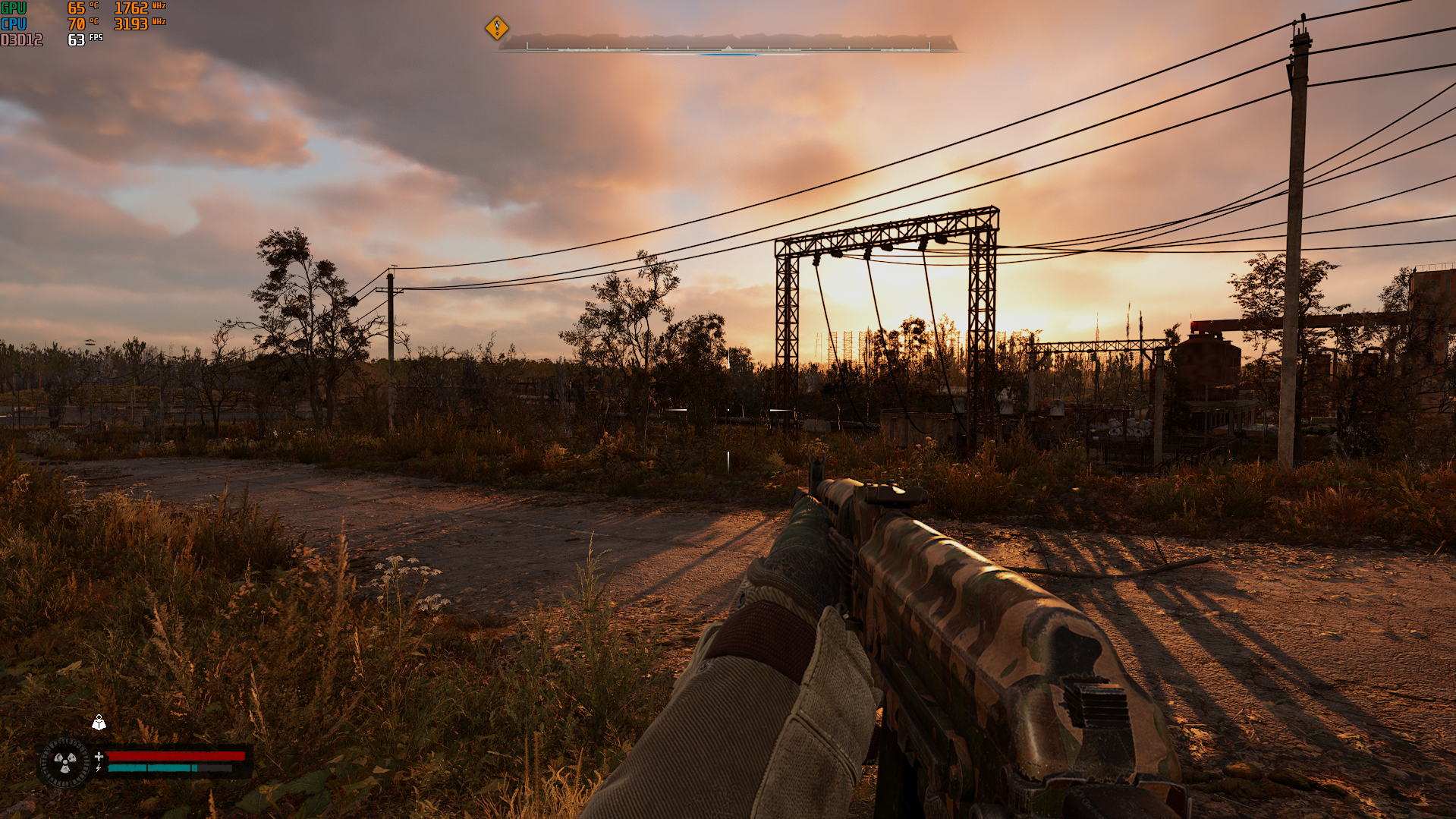This screenshot has height=819, width=1456.
Task: Click the orange diamond quest marker
Action: pos(497,28)
